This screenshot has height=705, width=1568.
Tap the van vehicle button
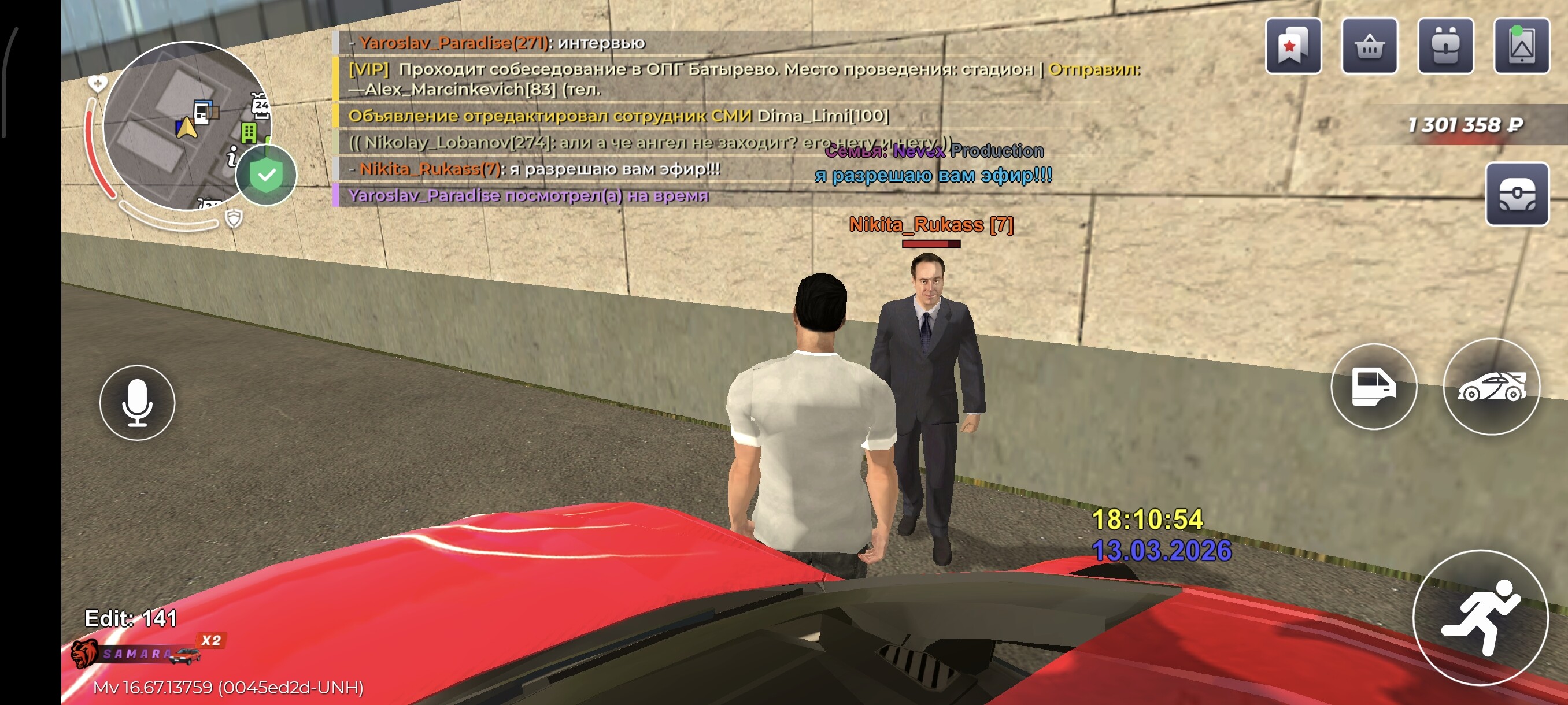[1373, 386]
